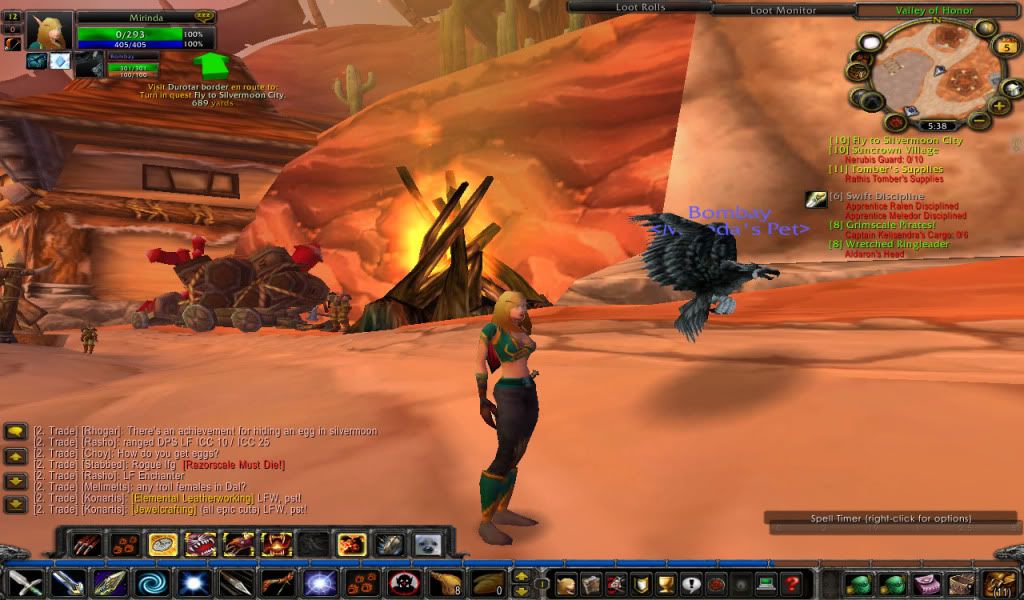The width and height of the screenshot is (1024, 600).
Task: Select the Fly to Silvermoon City quest
Action: pyautogui.click(x=902, y=141)
